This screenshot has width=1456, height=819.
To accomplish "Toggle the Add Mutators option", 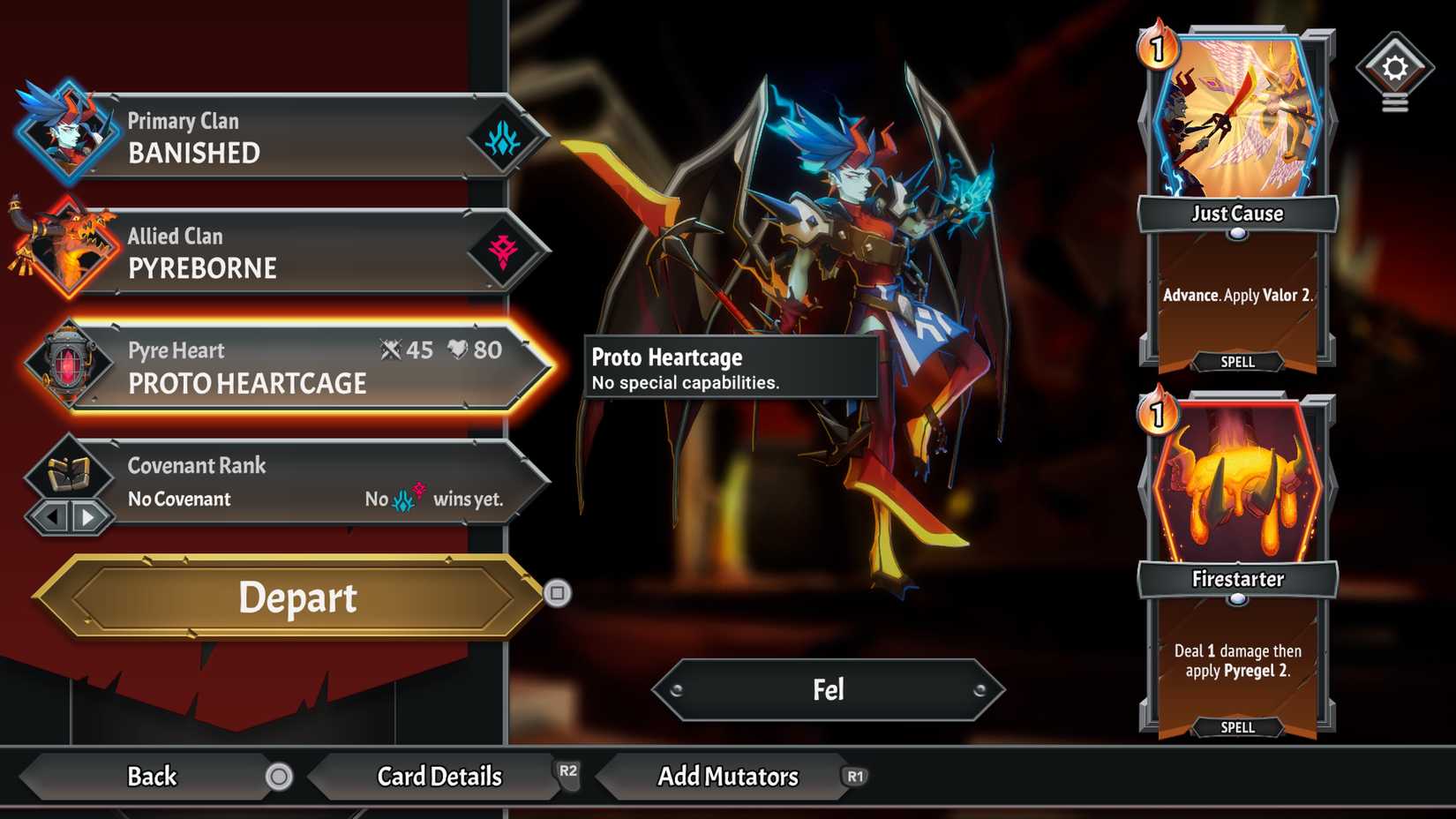I will tap(729, 777).
